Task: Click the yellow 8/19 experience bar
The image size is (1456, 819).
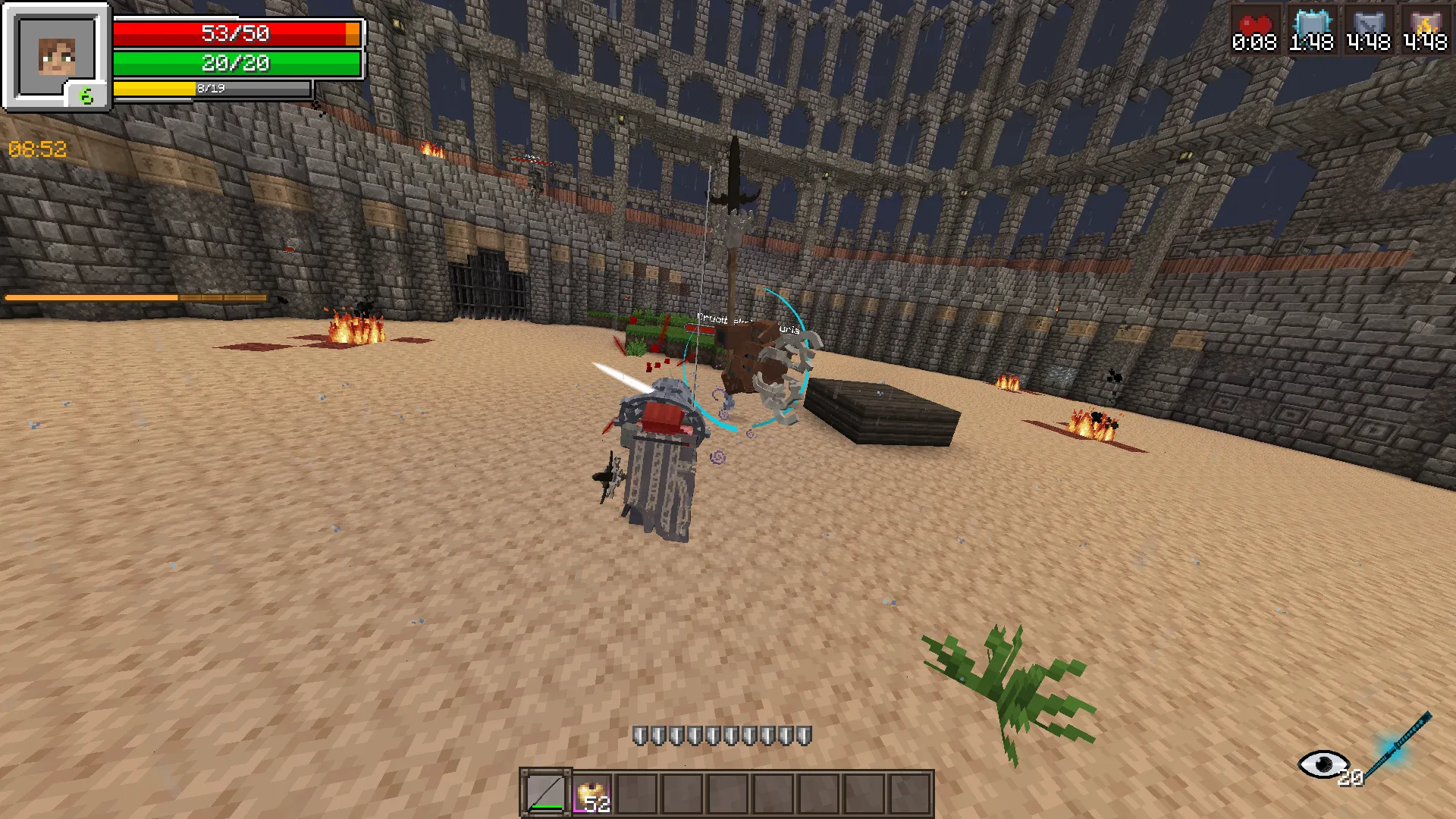Action: 212,89
